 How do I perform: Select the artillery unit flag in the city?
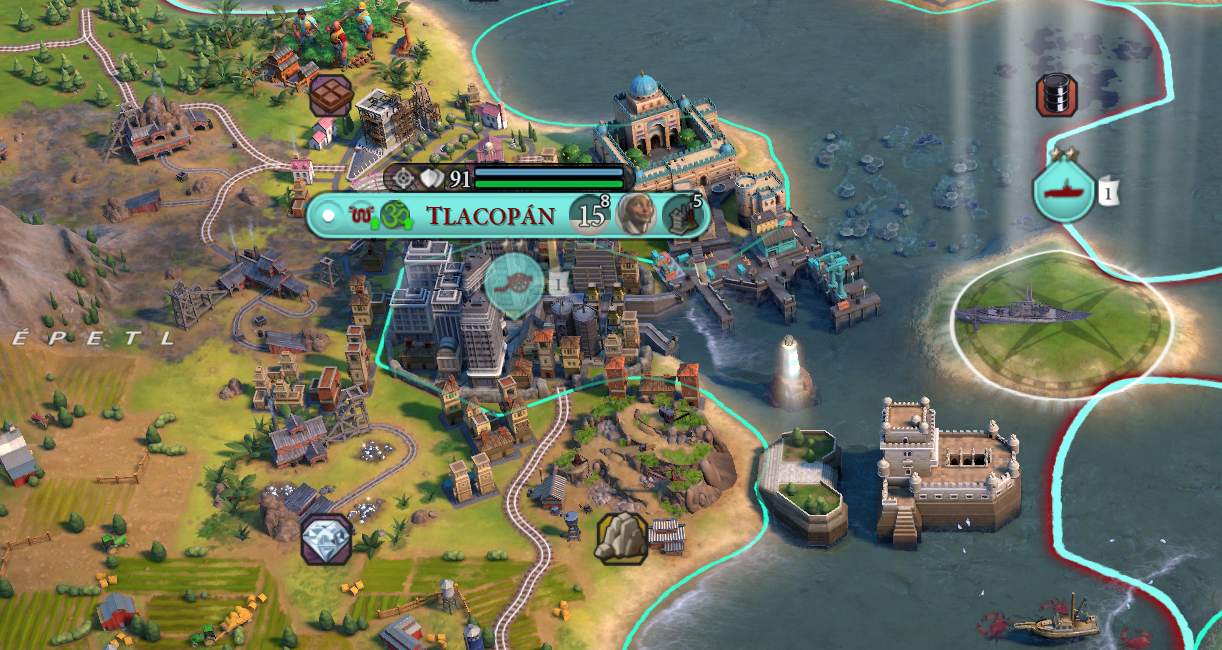(x=514, y=283)
